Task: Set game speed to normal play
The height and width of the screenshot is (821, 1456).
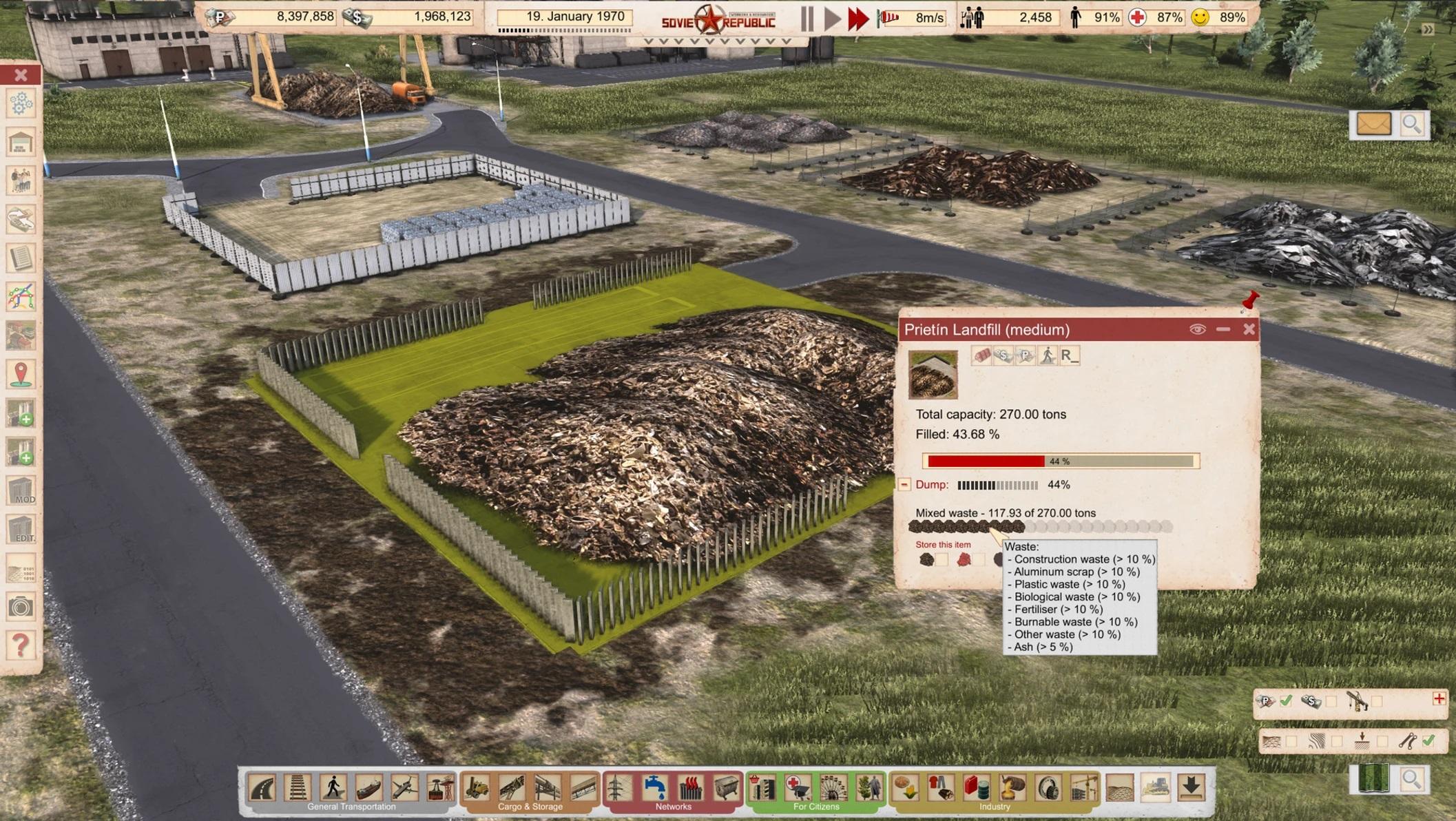Action: (832, 19)
